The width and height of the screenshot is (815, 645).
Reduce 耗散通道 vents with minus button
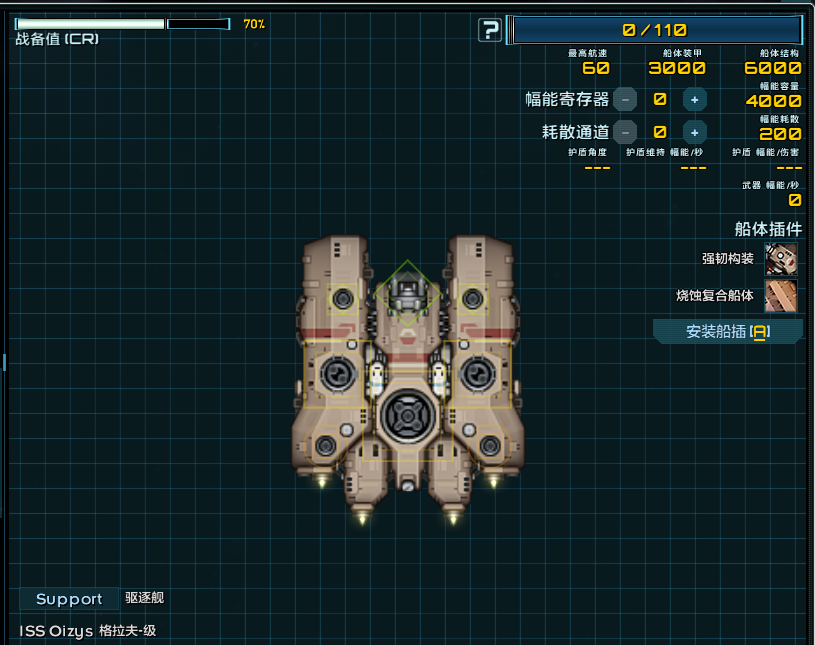pos(625,131)
